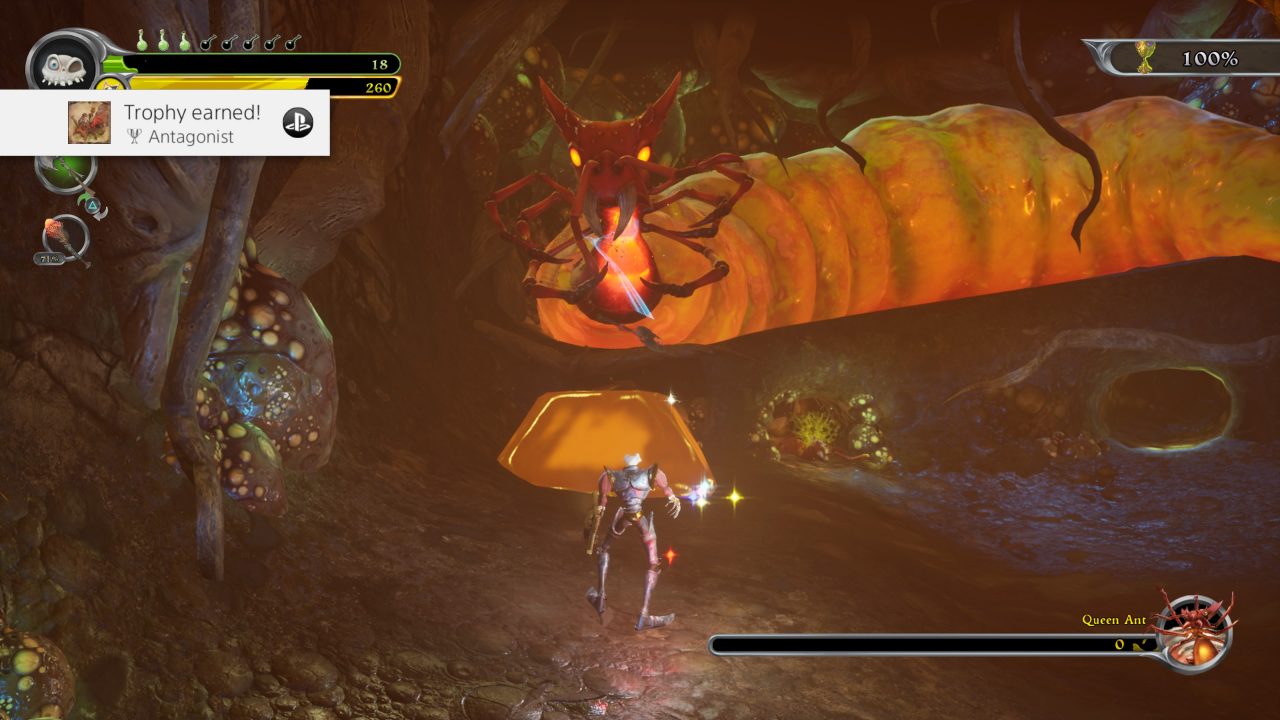
Task: Click the Queen Ant boss portrait
Action: [x=1194, y=632]
